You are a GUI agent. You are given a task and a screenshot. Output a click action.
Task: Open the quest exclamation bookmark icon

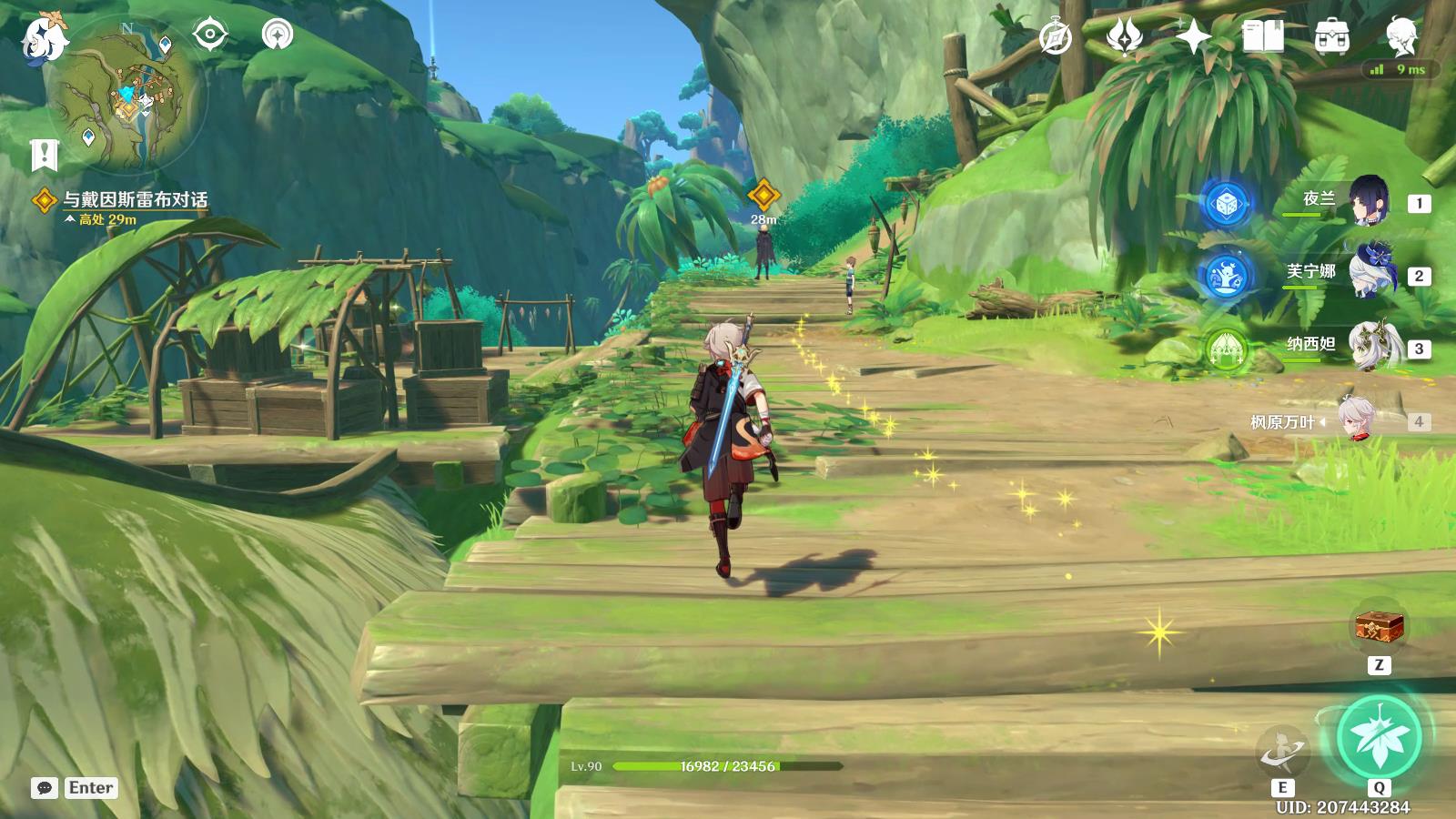point(44,156)
